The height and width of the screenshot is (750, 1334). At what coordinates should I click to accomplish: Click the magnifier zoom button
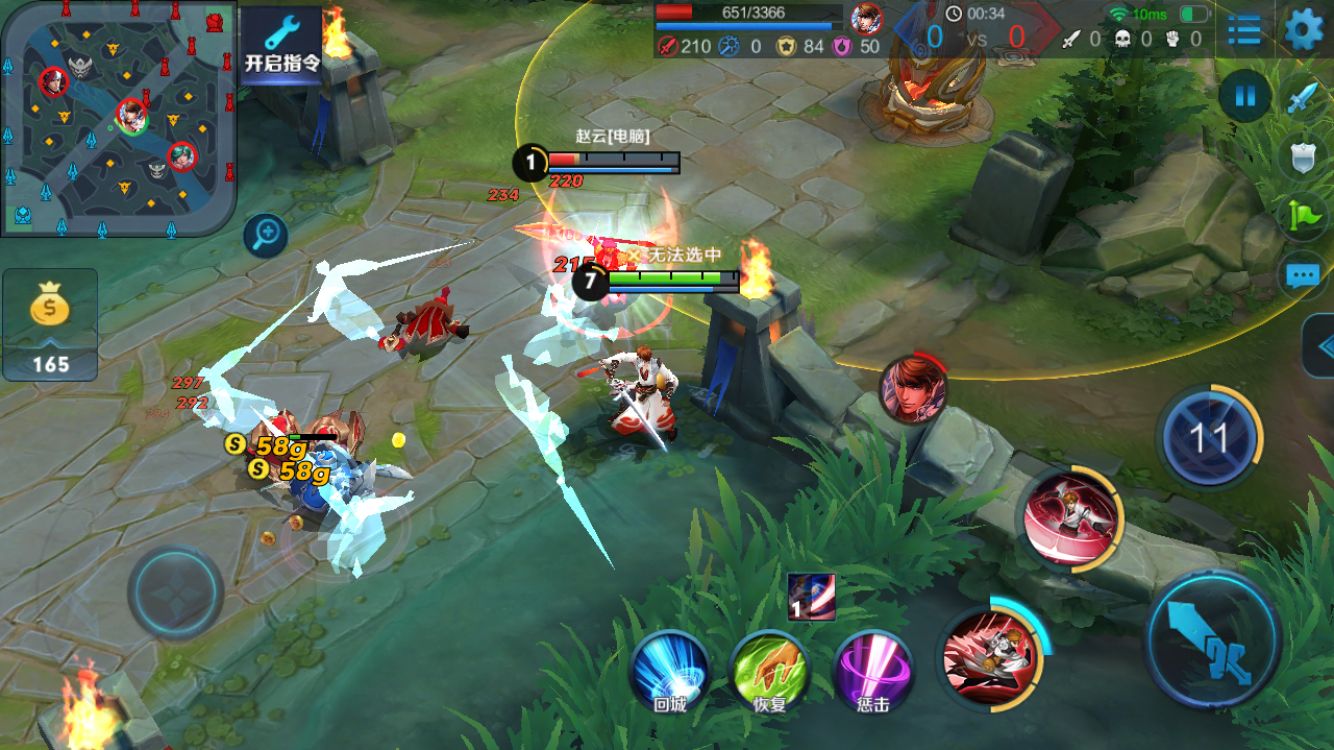266,236
